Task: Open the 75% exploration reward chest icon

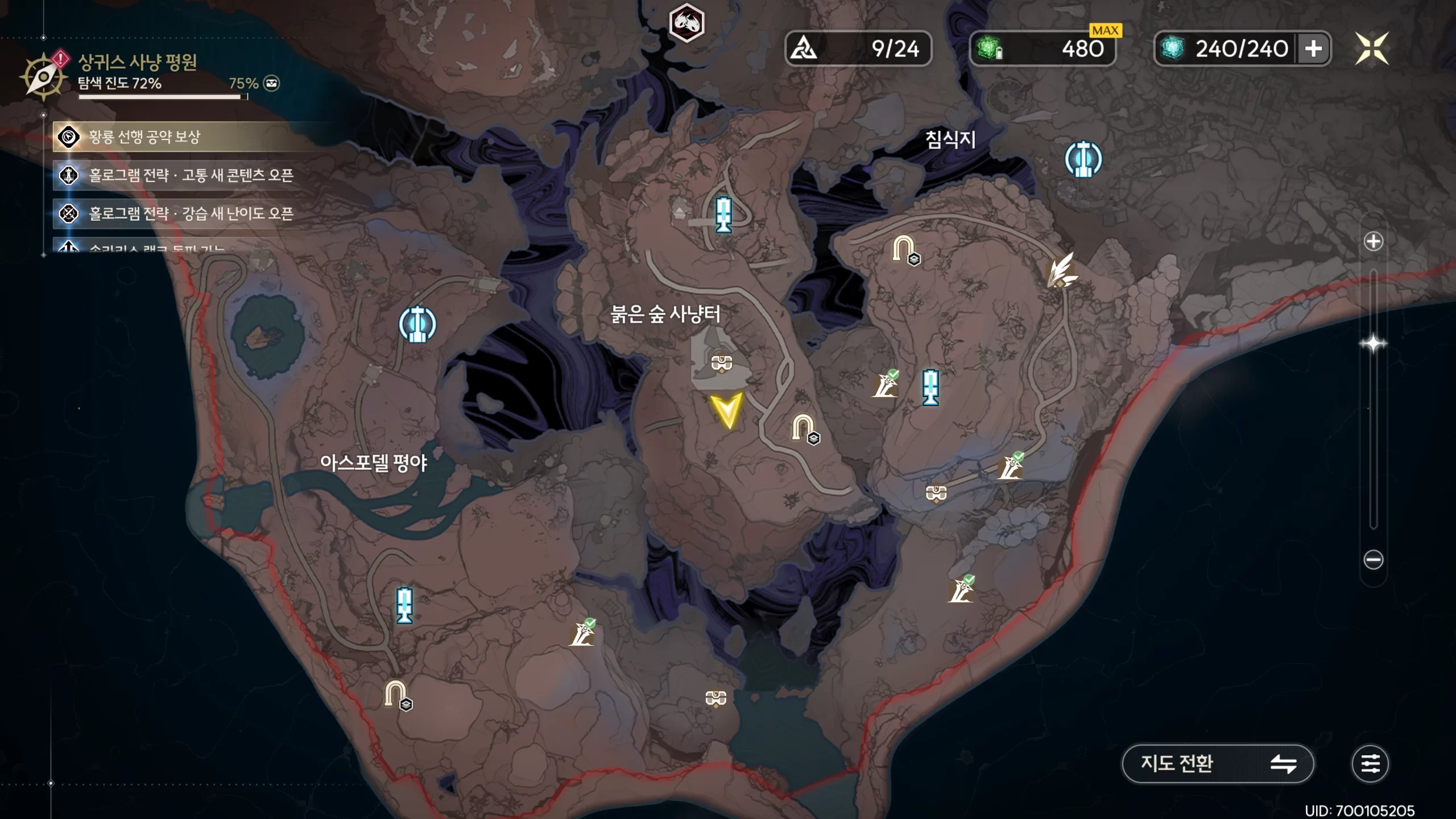Action: tap(272, 84)
